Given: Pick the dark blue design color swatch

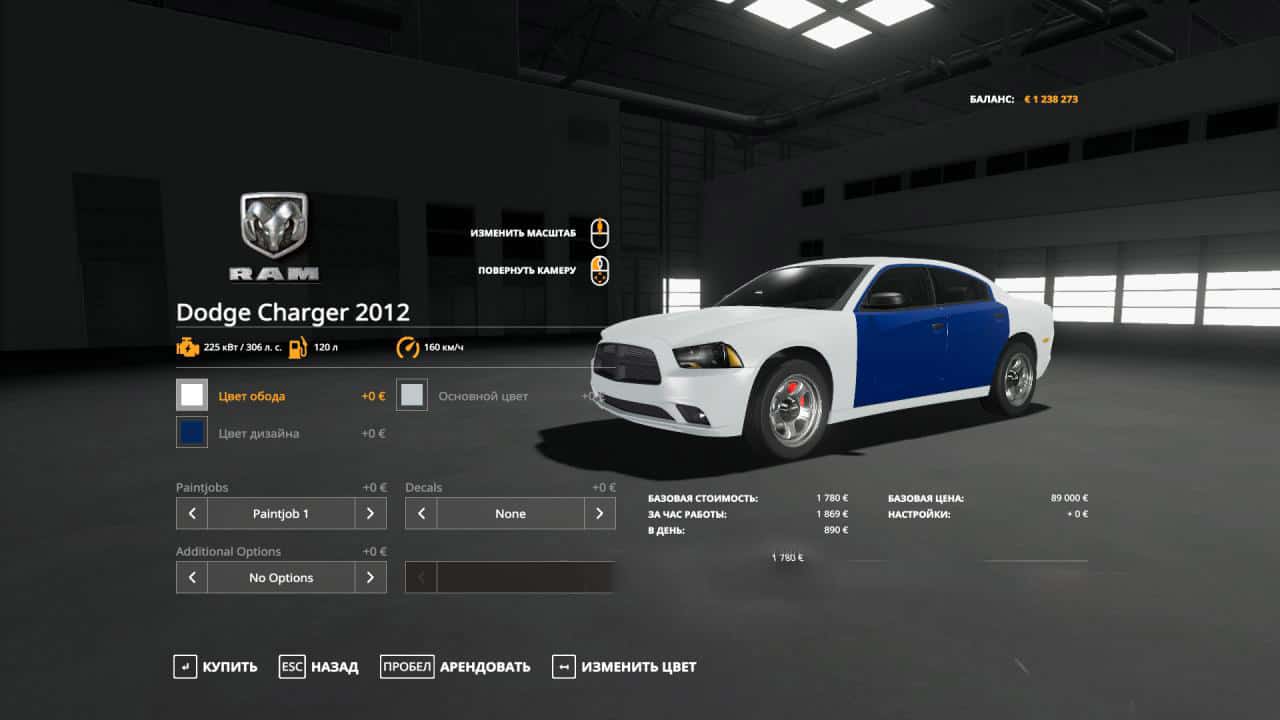Looking at the screenshot, I should pyautogui.click(x=192, y=432).
